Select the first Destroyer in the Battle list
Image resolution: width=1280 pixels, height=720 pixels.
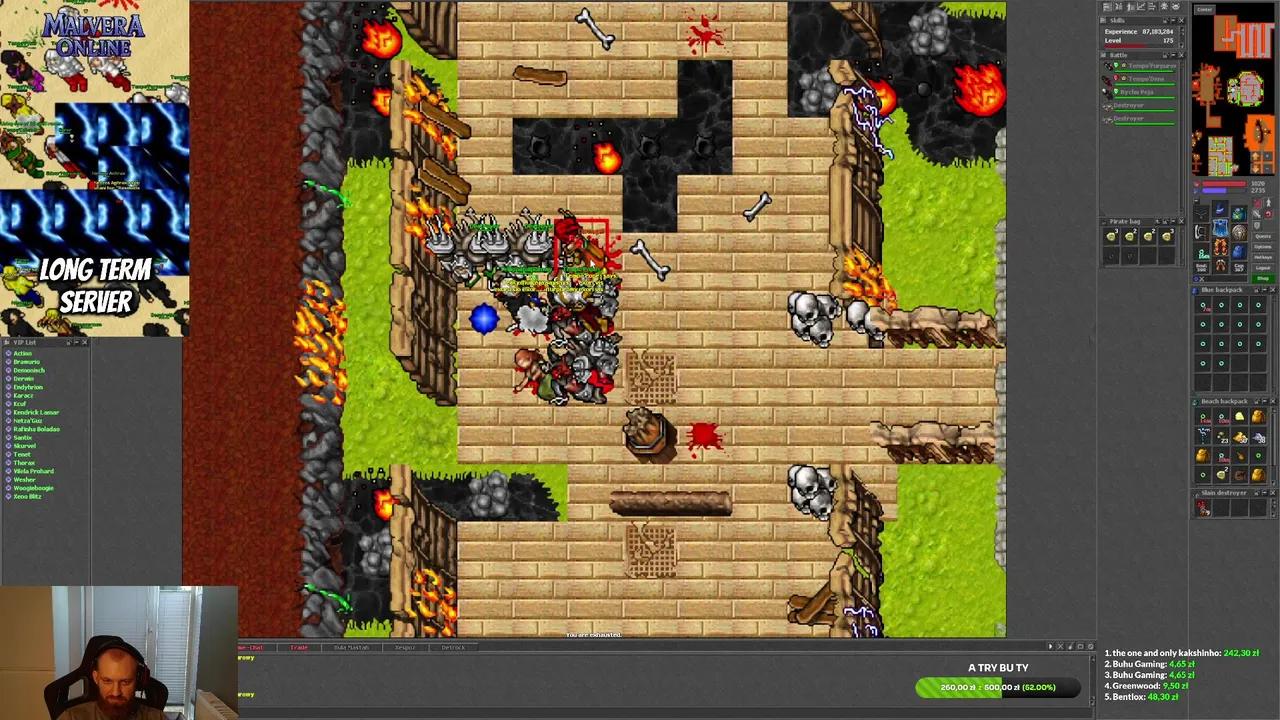coord(1128,105)
